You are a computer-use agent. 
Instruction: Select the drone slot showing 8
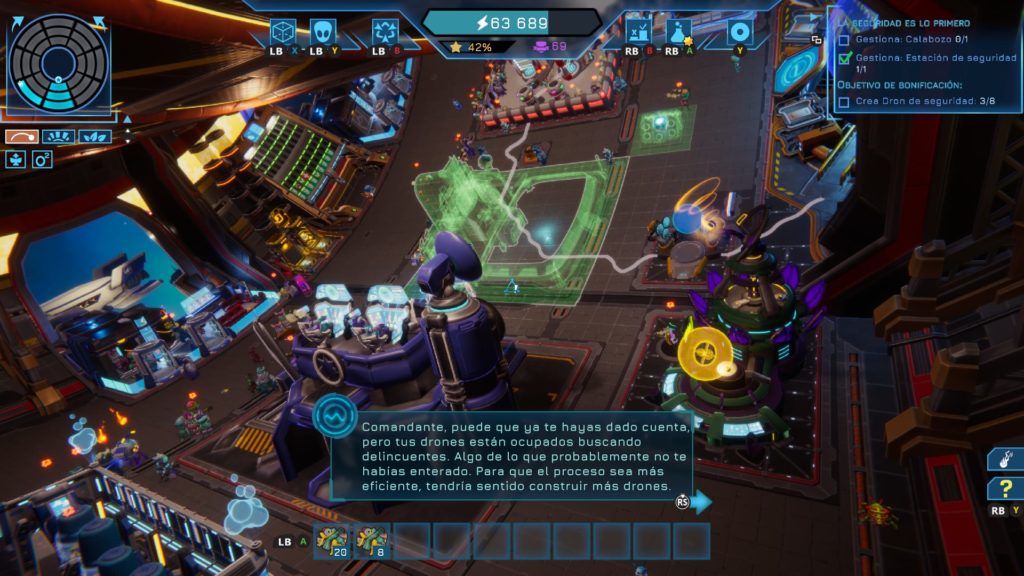tap(372, 540)
